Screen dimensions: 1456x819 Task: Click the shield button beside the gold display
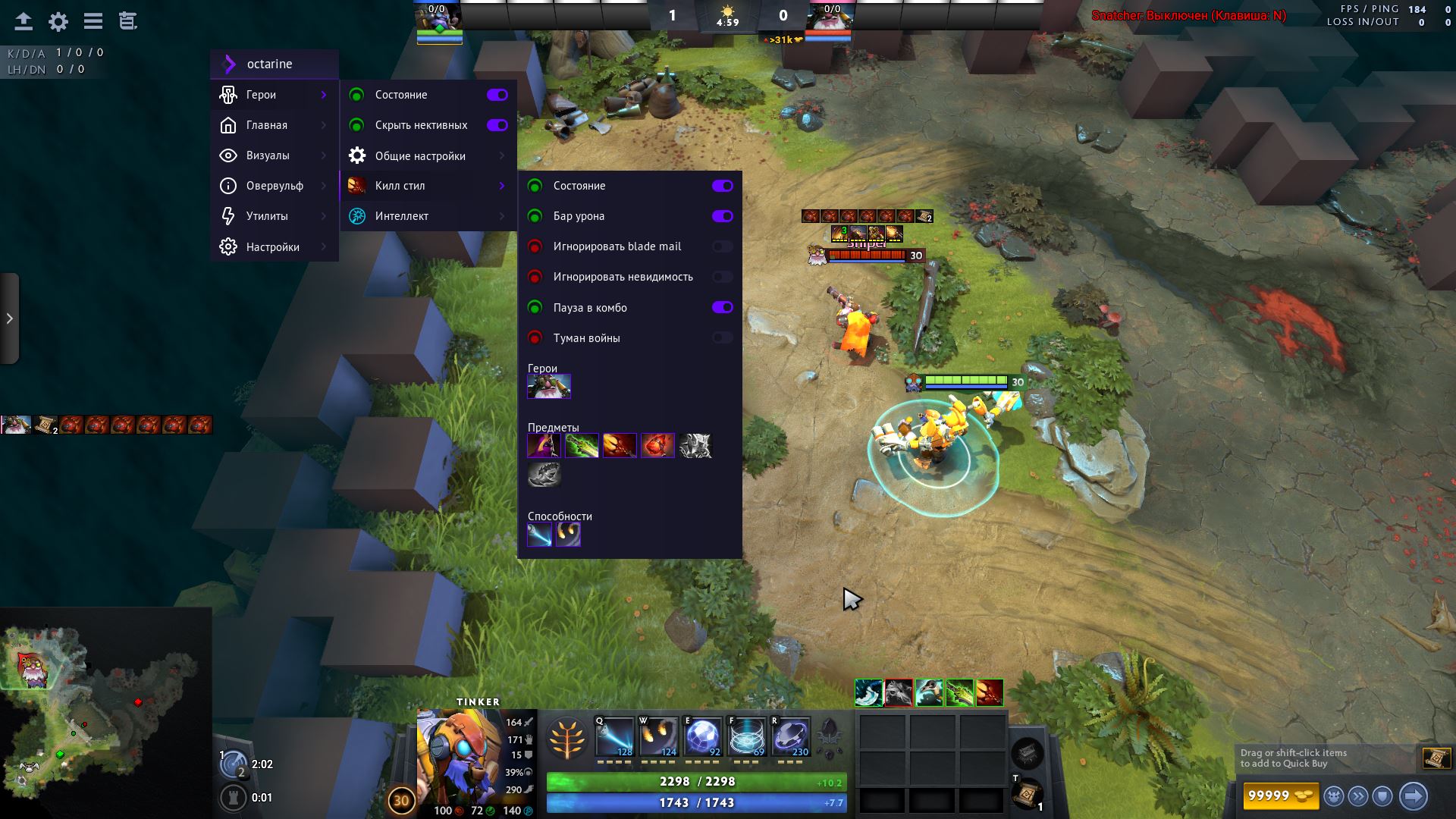click(x=1382, y=795)
